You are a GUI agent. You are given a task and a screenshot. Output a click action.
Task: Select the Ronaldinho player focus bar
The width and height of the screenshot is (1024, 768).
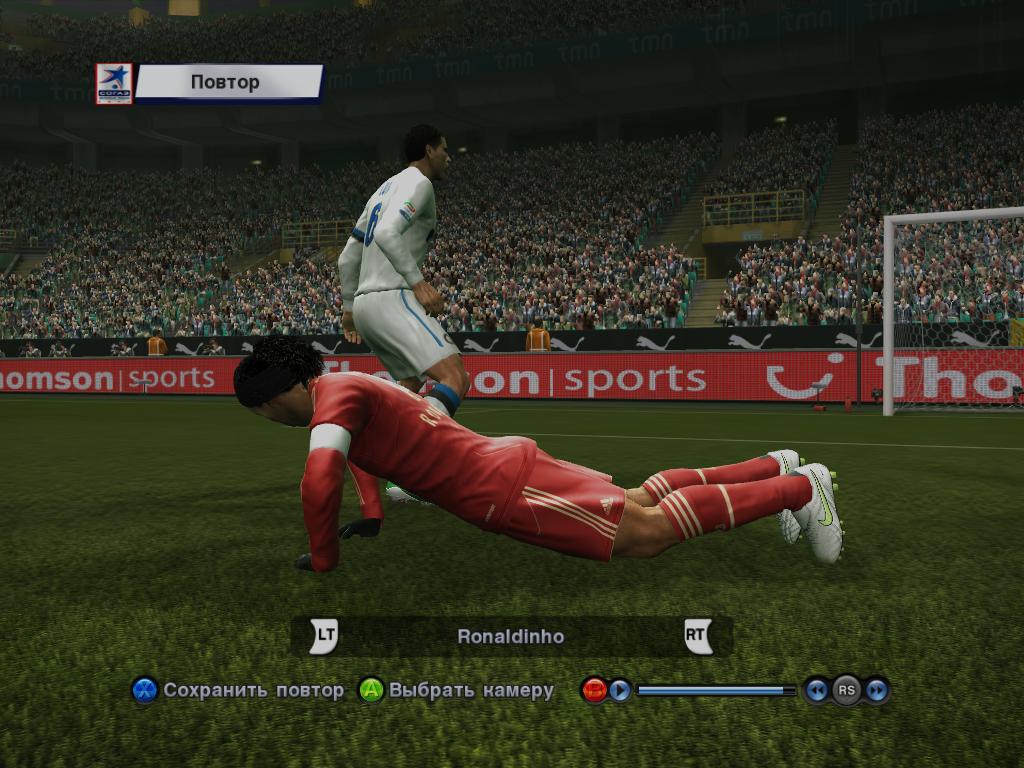point(511,636)
